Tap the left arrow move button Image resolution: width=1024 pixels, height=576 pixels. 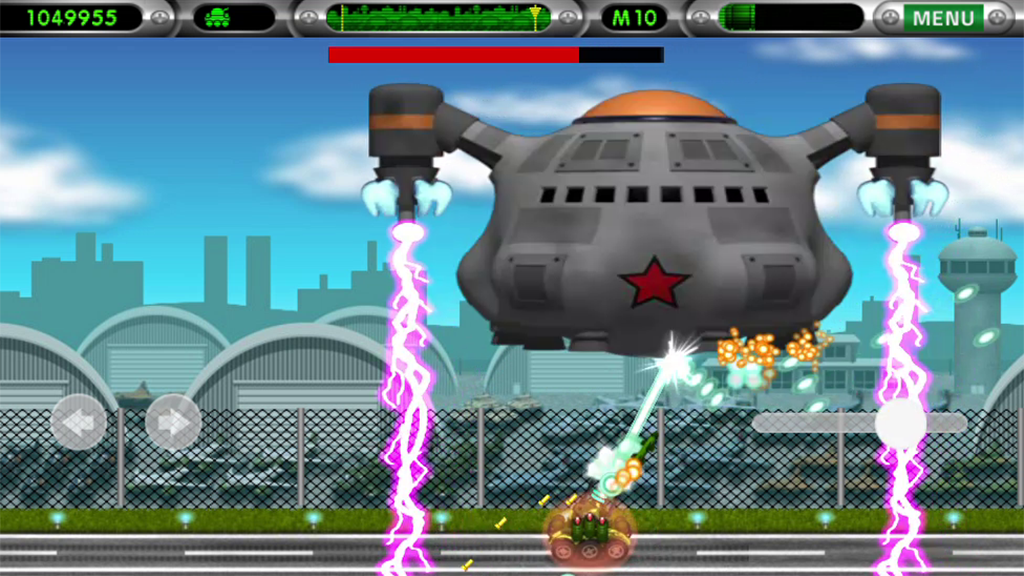click(79, 422)
